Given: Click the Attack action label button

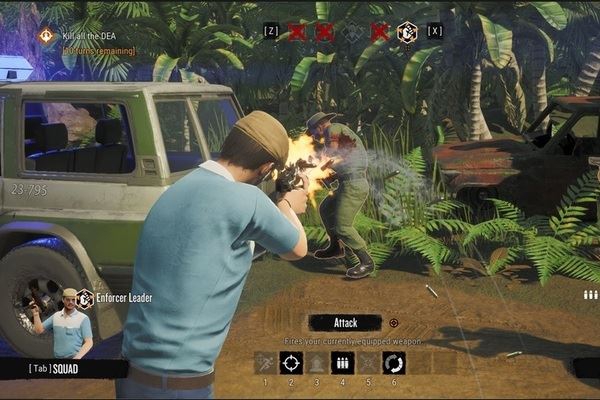Looking at the screenshot, I should pos(344,323).
